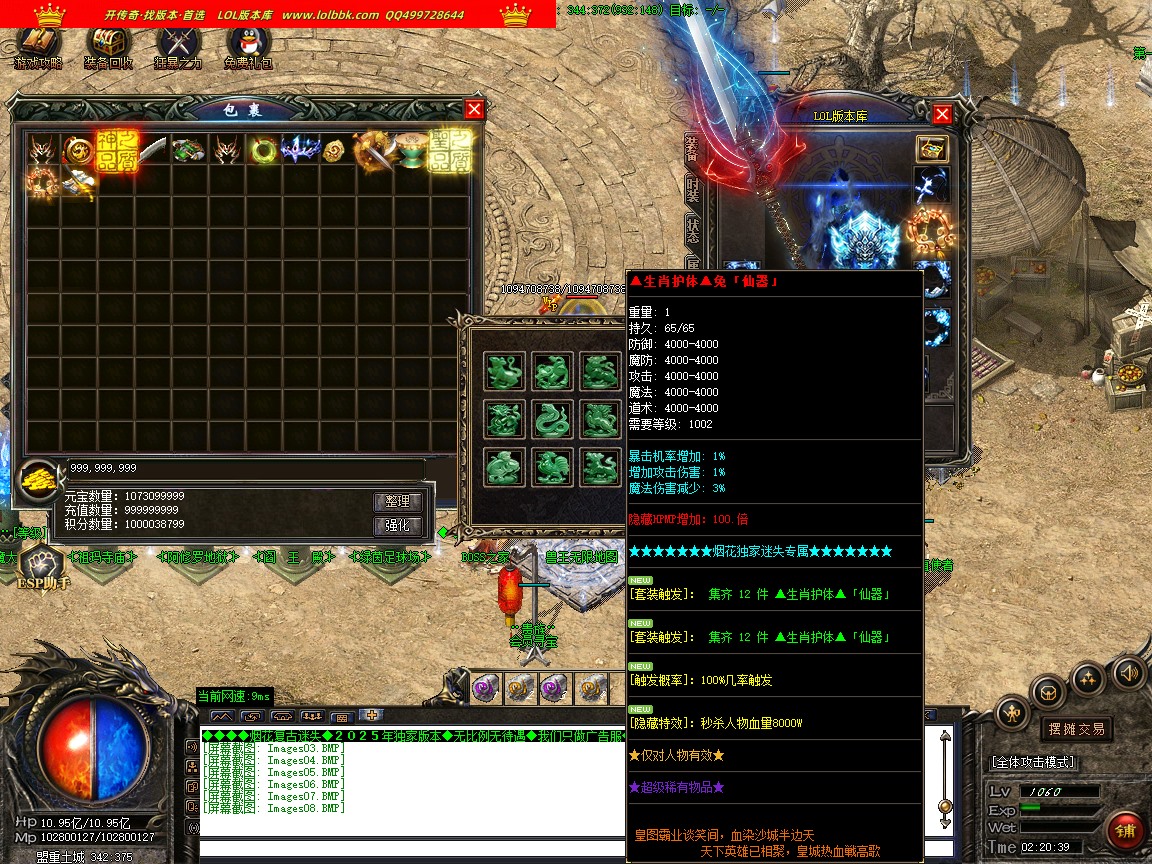The height and width of the screenshot is (864, 1152).
Task: Close the 包裹 bag window
Action: point(474,109)
